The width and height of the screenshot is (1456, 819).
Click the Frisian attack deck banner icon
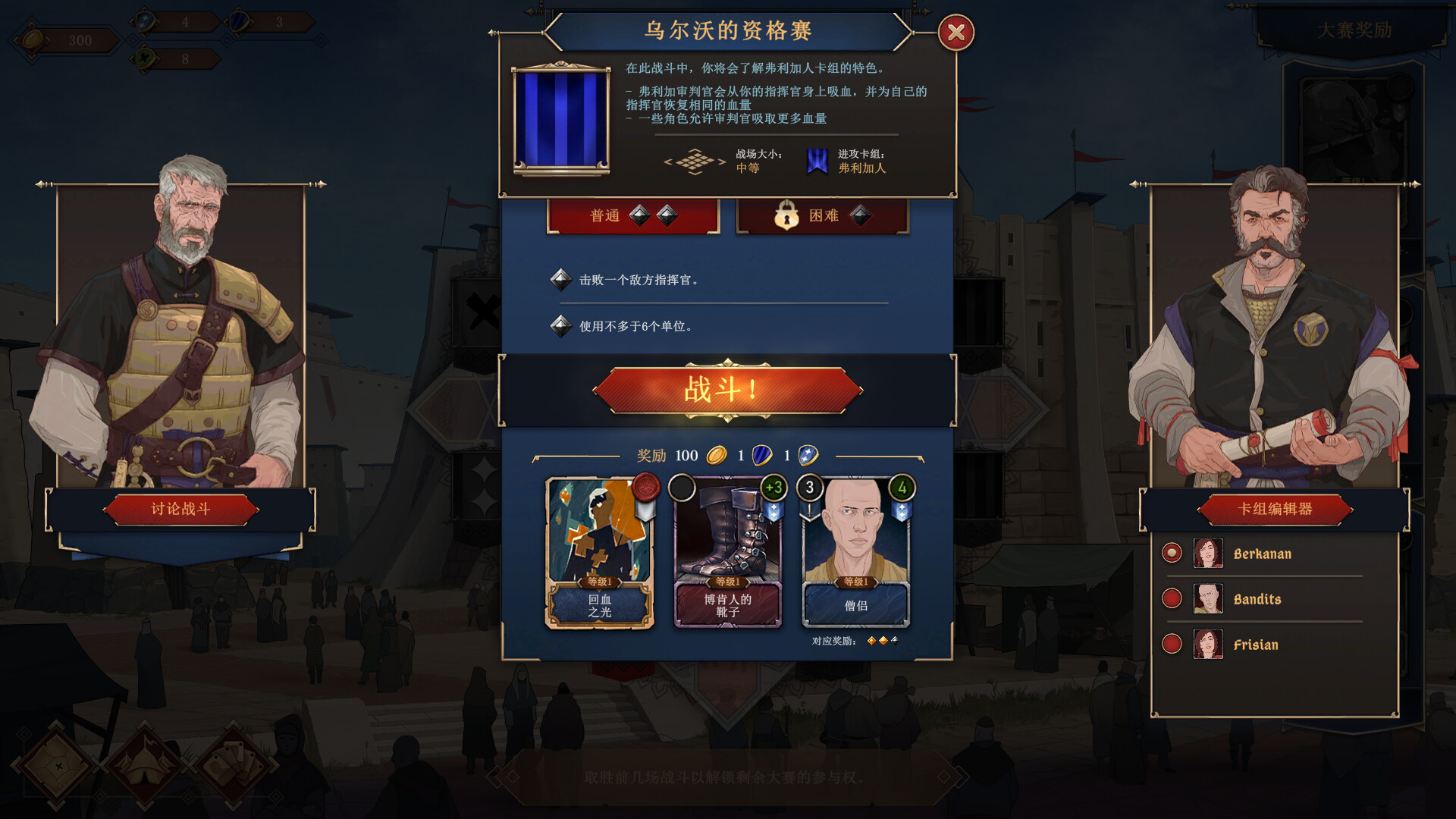(816, 161)
